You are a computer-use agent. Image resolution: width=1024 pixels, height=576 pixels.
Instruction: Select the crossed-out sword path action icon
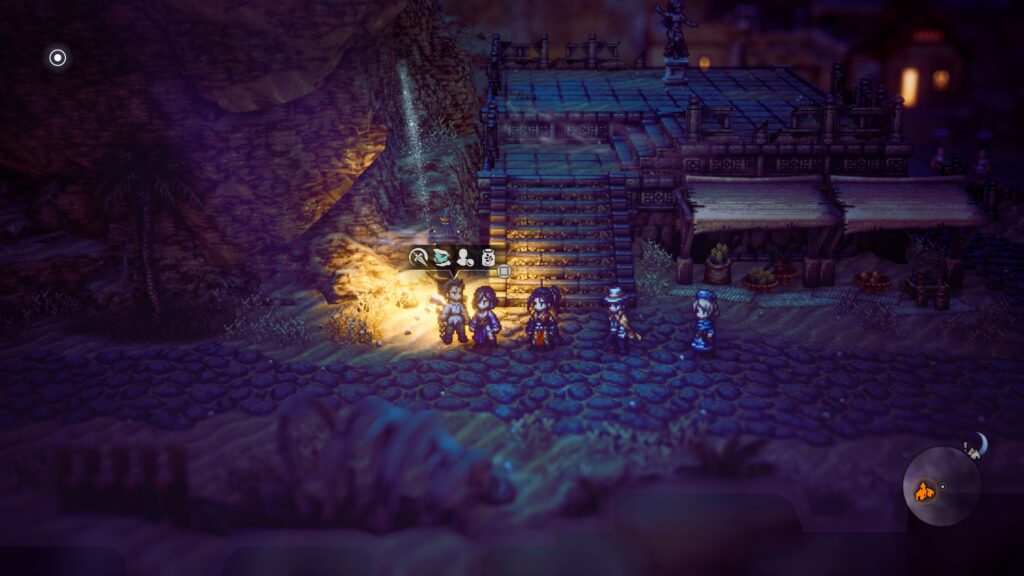419,258
